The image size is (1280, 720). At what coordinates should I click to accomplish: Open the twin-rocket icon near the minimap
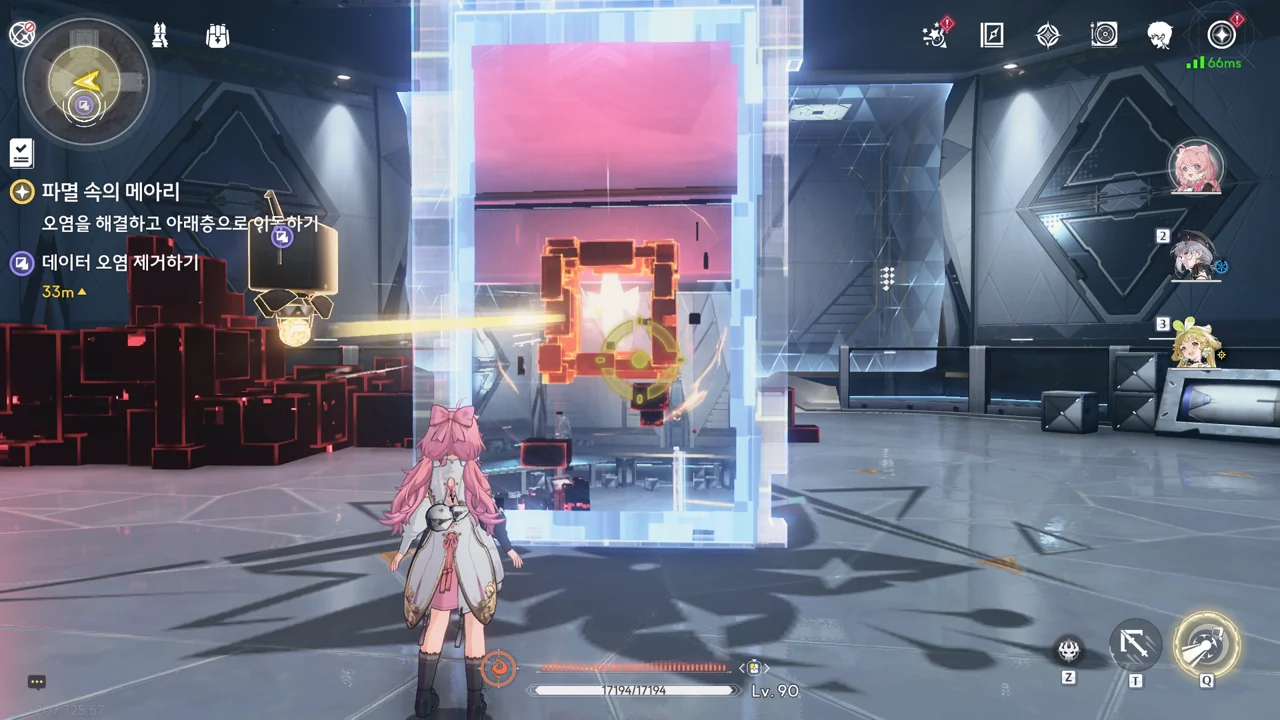pos(160,36)
